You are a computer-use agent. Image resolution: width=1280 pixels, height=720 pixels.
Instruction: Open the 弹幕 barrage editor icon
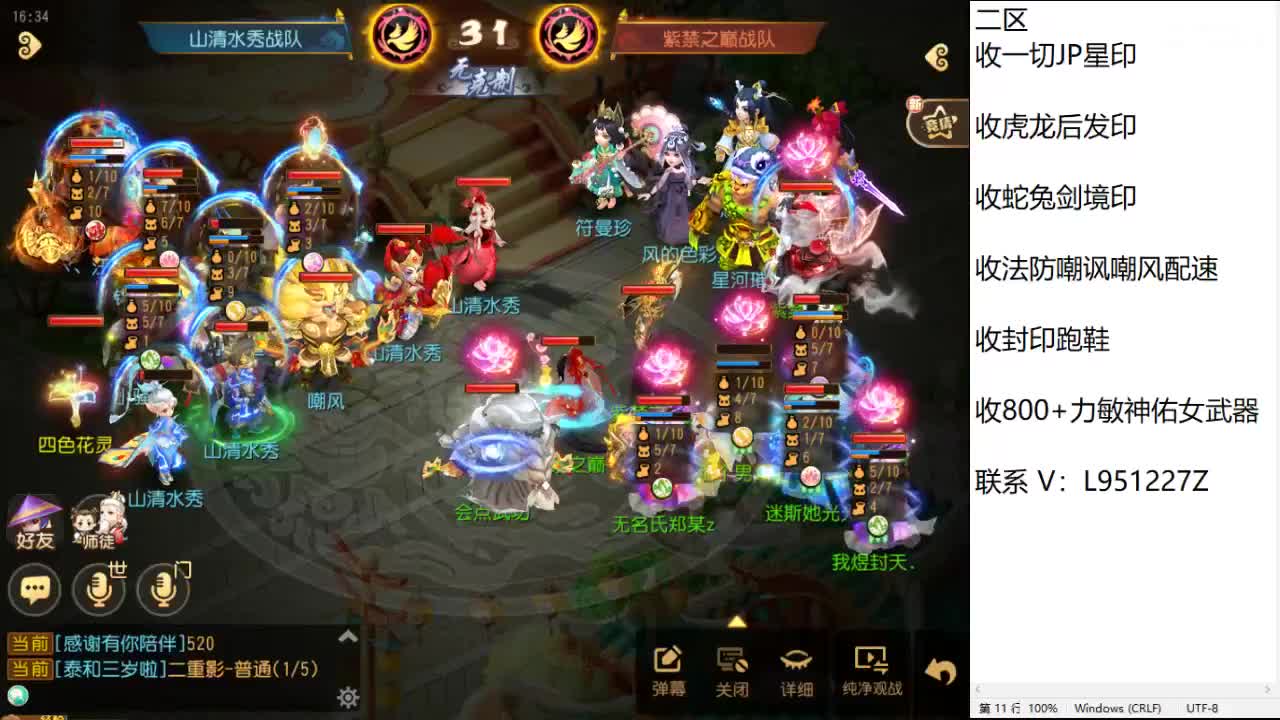click(666, 660)
